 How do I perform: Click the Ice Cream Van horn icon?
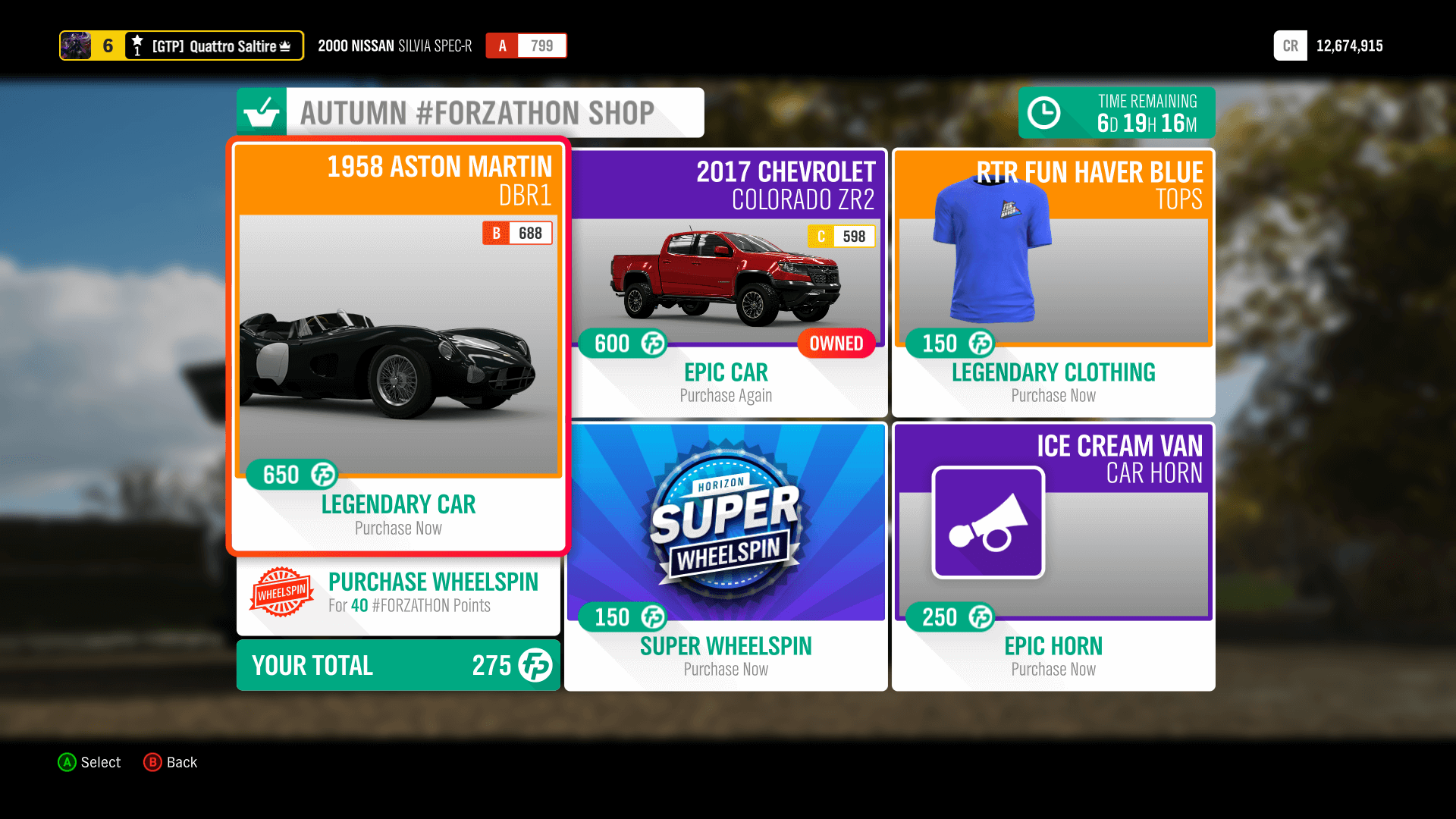pos(987,522)
